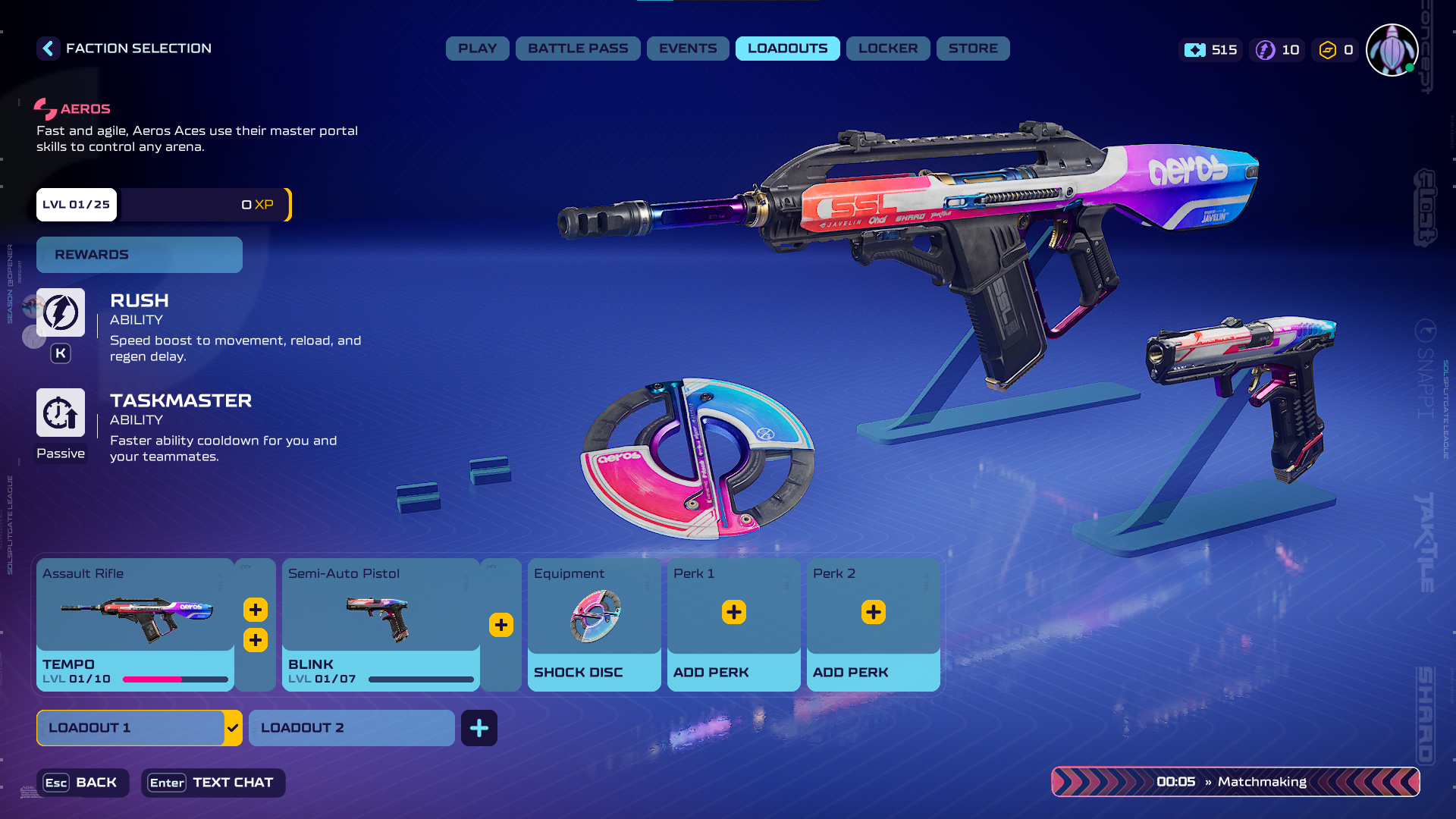This screenshot has width=1456, height=819.
Task: Open the Shock Disc equipment slot
Action: pyautogui.click(x=594, y=623)
